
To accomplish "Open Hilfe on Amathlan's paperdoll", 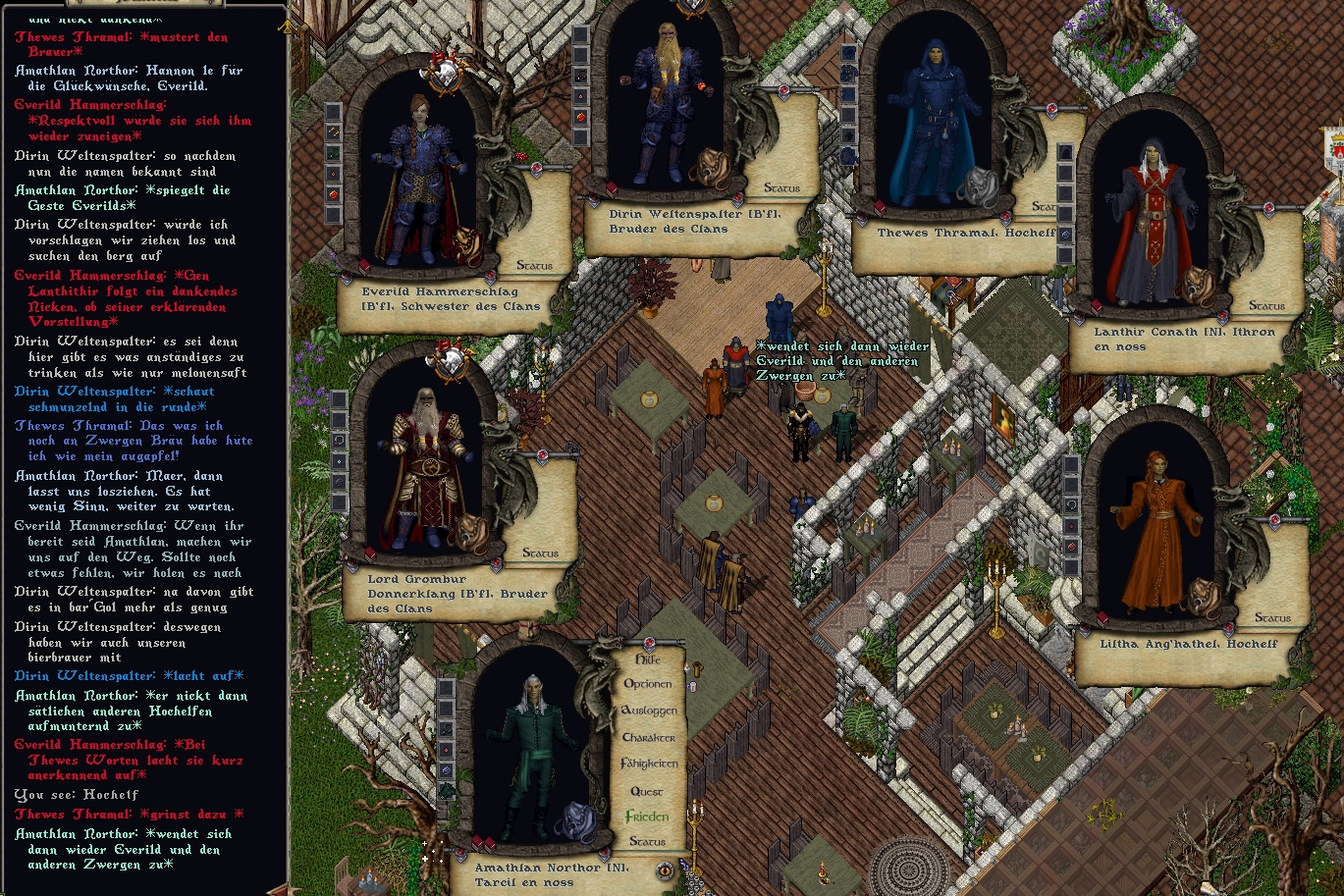I will click(648, 660).
